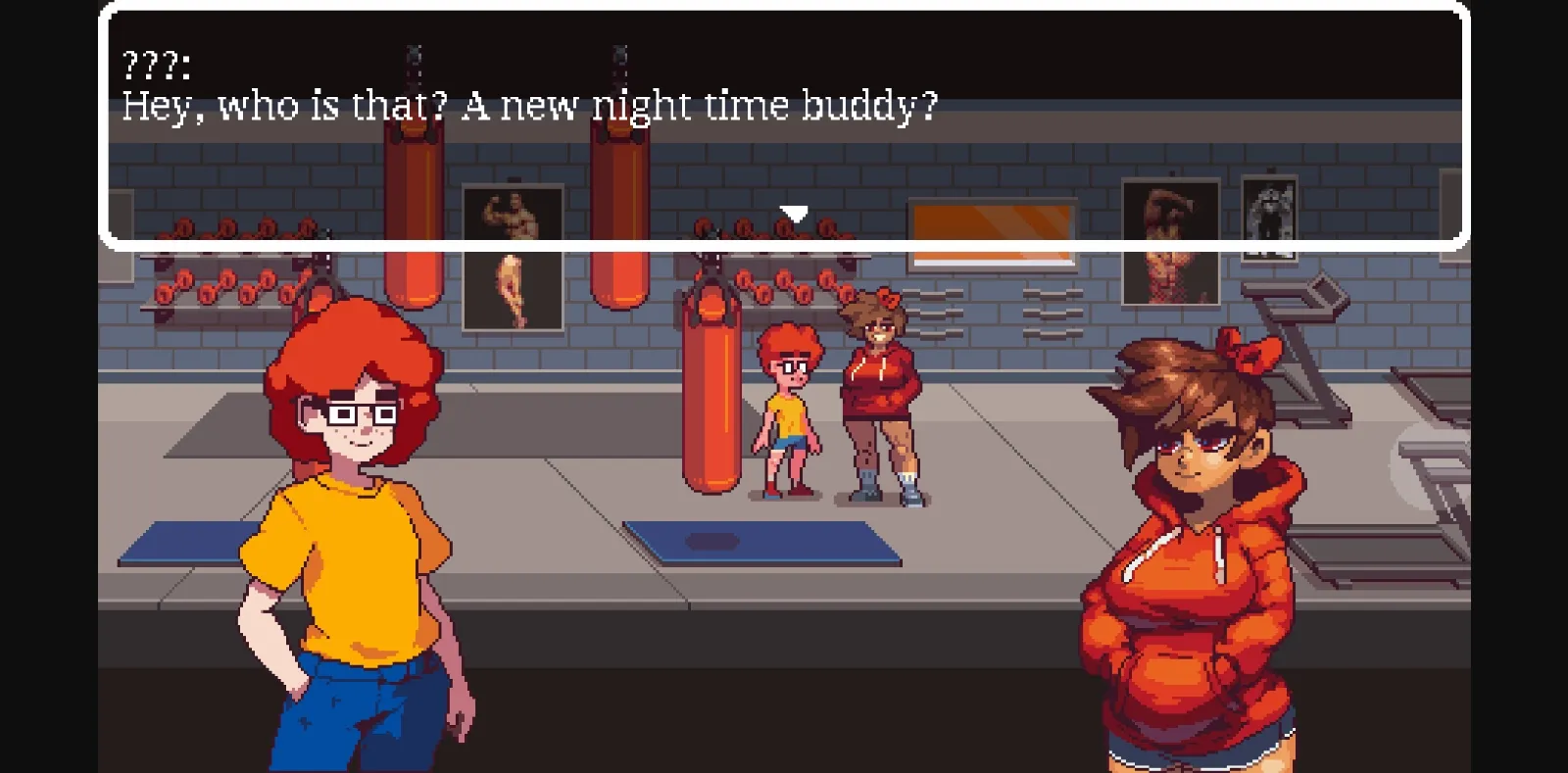Click the dark gorilla poster near the top right
Image resolution: width=1568 pixels, height=773 pixels.
[1271, 211]
